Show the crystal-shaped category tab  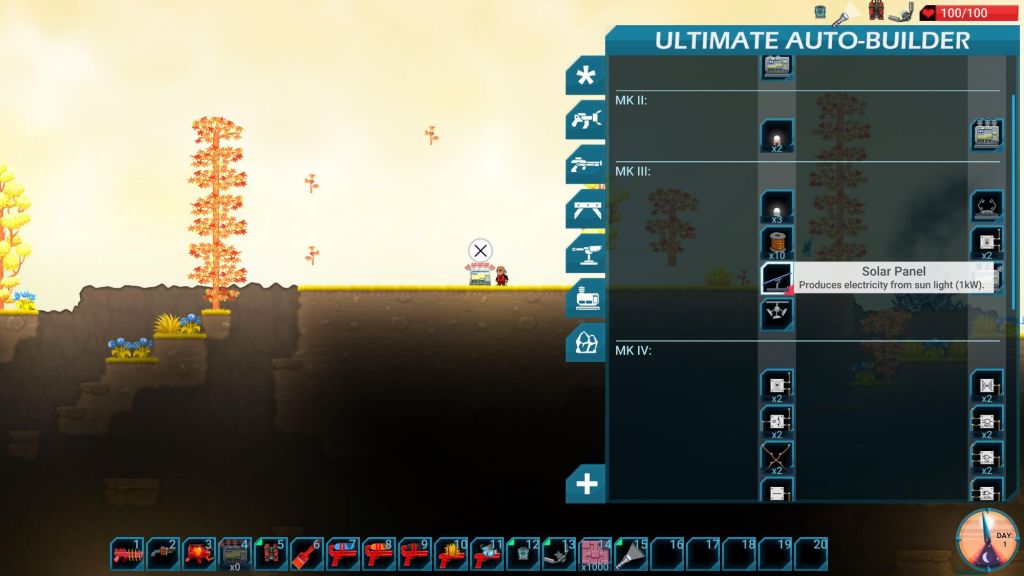point(586,341)
